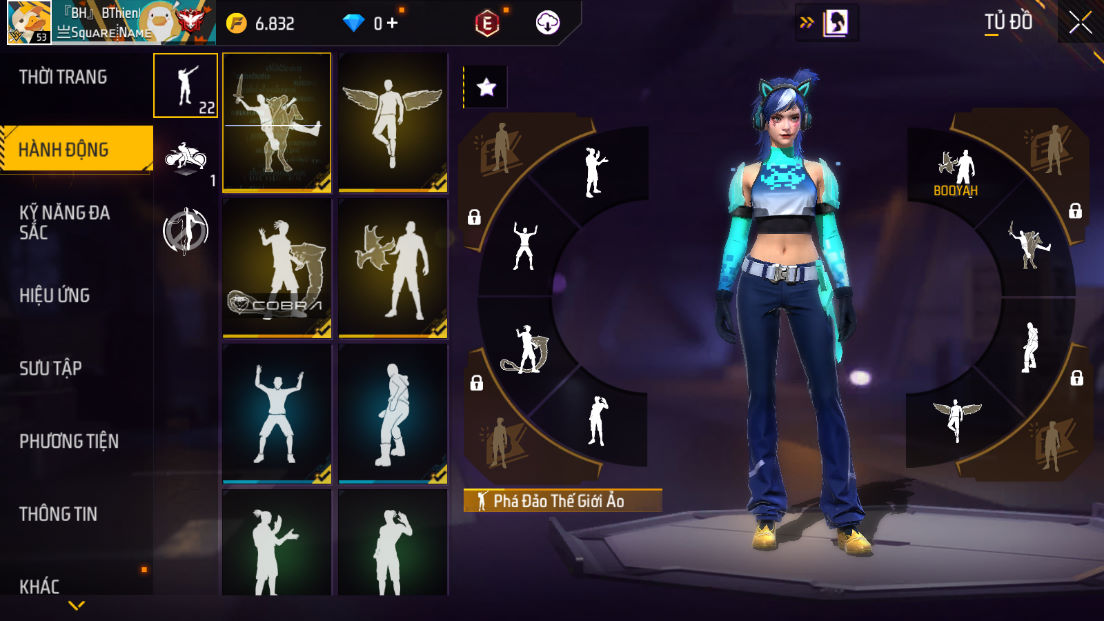Select the Booyah emote wheel slot
Screen dimensions: 1104x621
(956, 172)
